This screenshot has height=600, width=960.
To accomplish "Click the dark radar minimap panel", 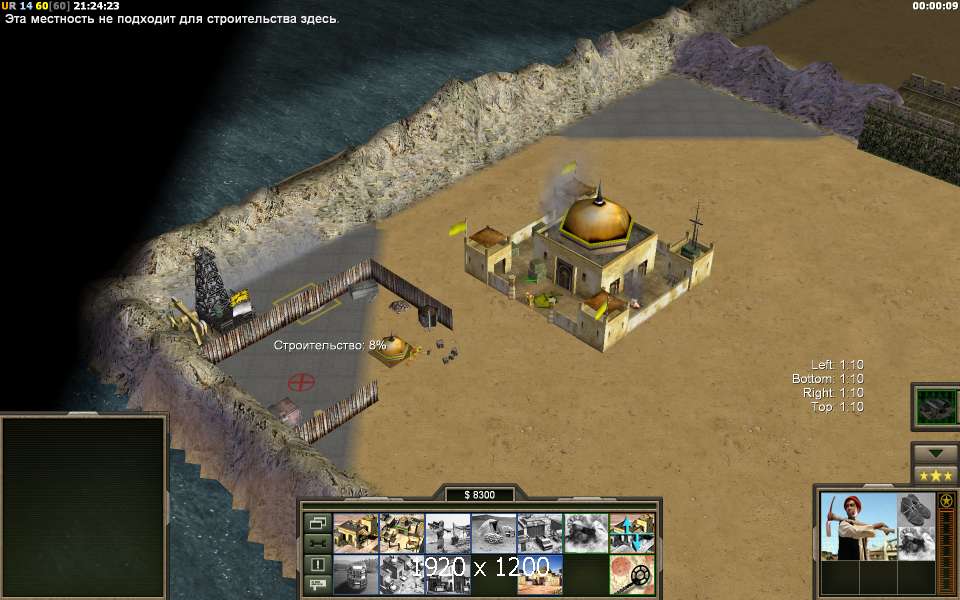I will (x=84, y=507).
